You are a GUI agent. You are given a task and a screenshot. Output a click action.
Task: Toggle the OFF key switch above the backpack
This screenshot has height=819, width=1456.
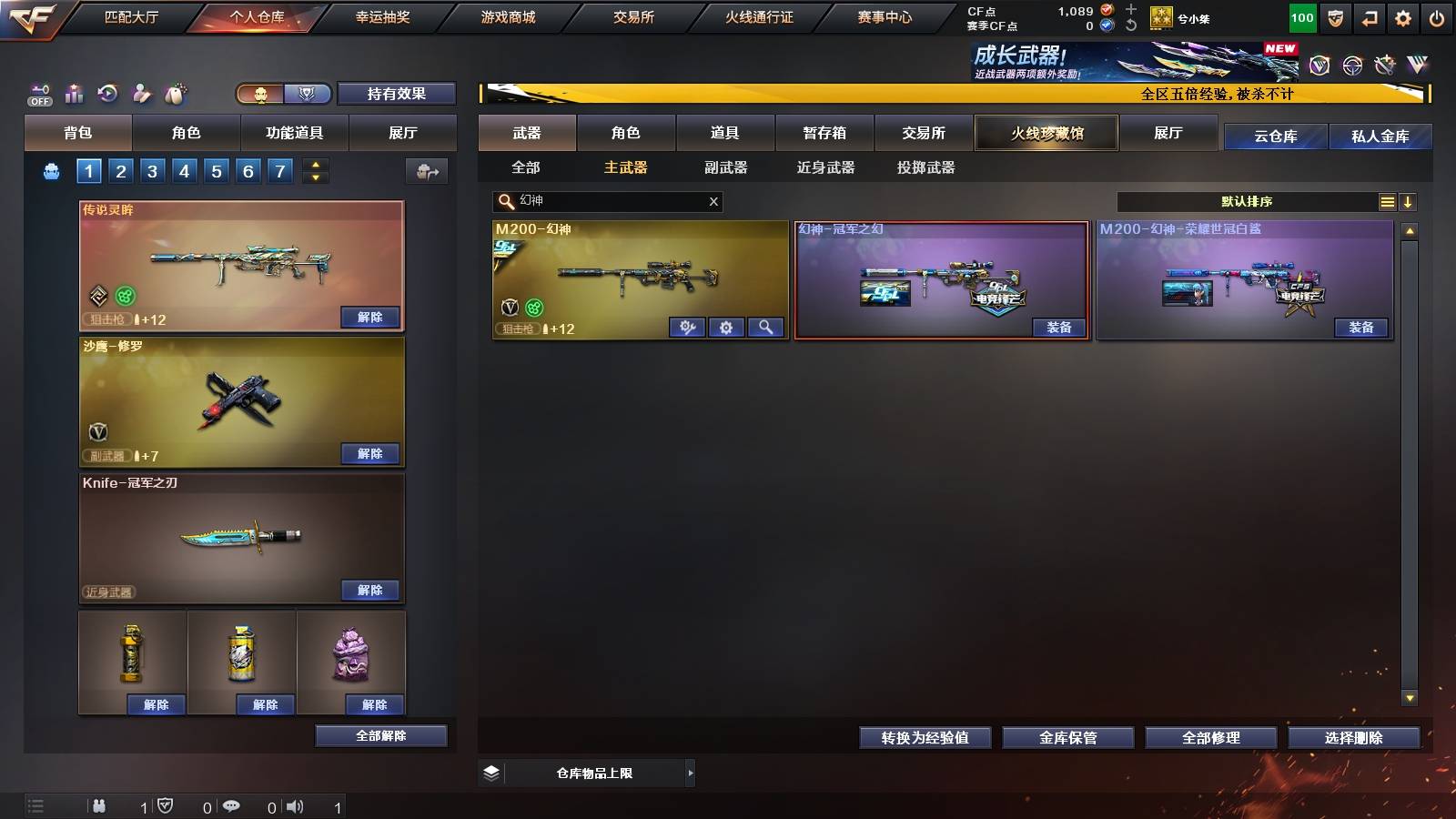(x=38, y=93)
